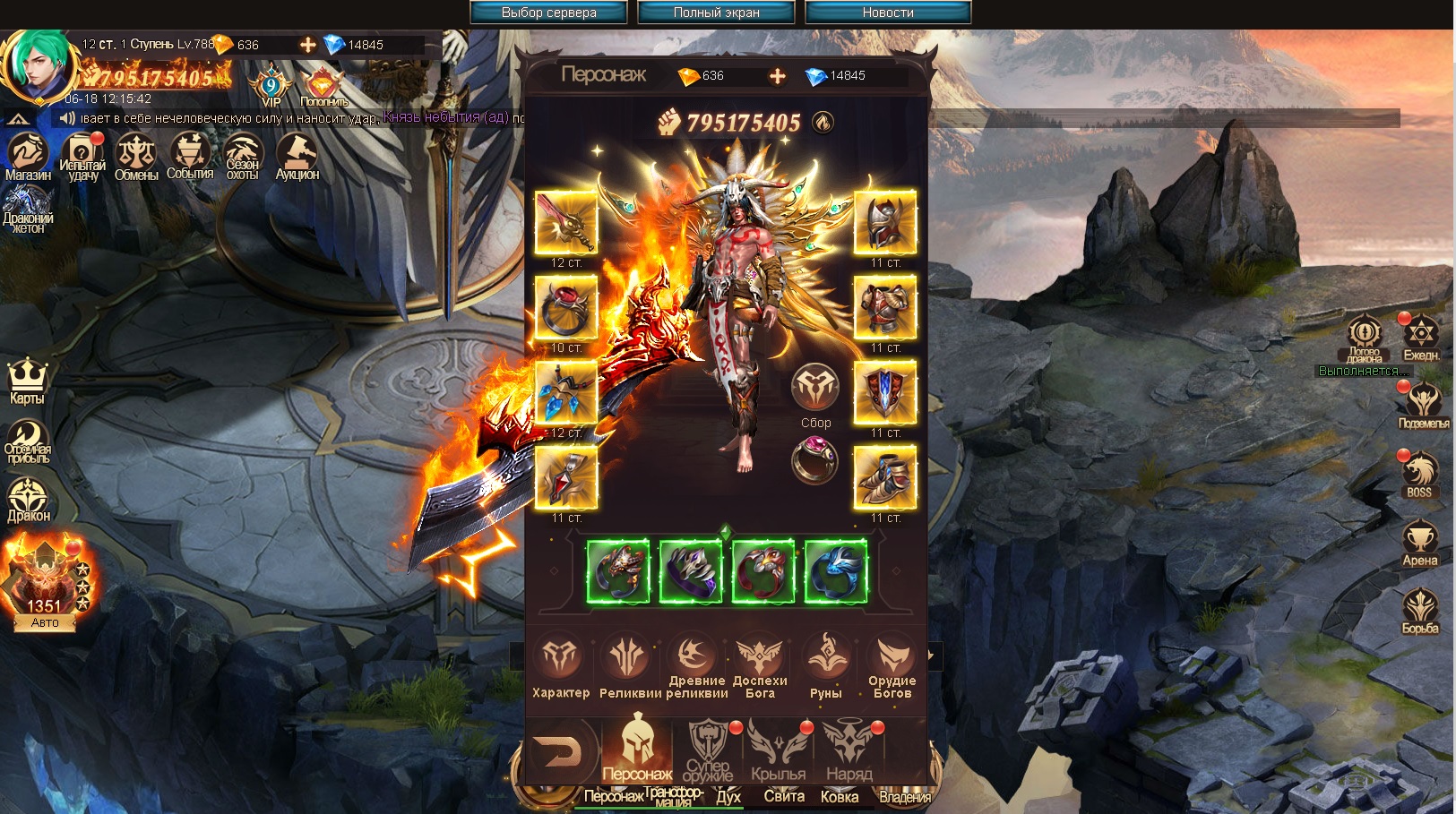The image size is (1456, 814).
Task: Open the Карты crown icon
Action: click(27, 381)
